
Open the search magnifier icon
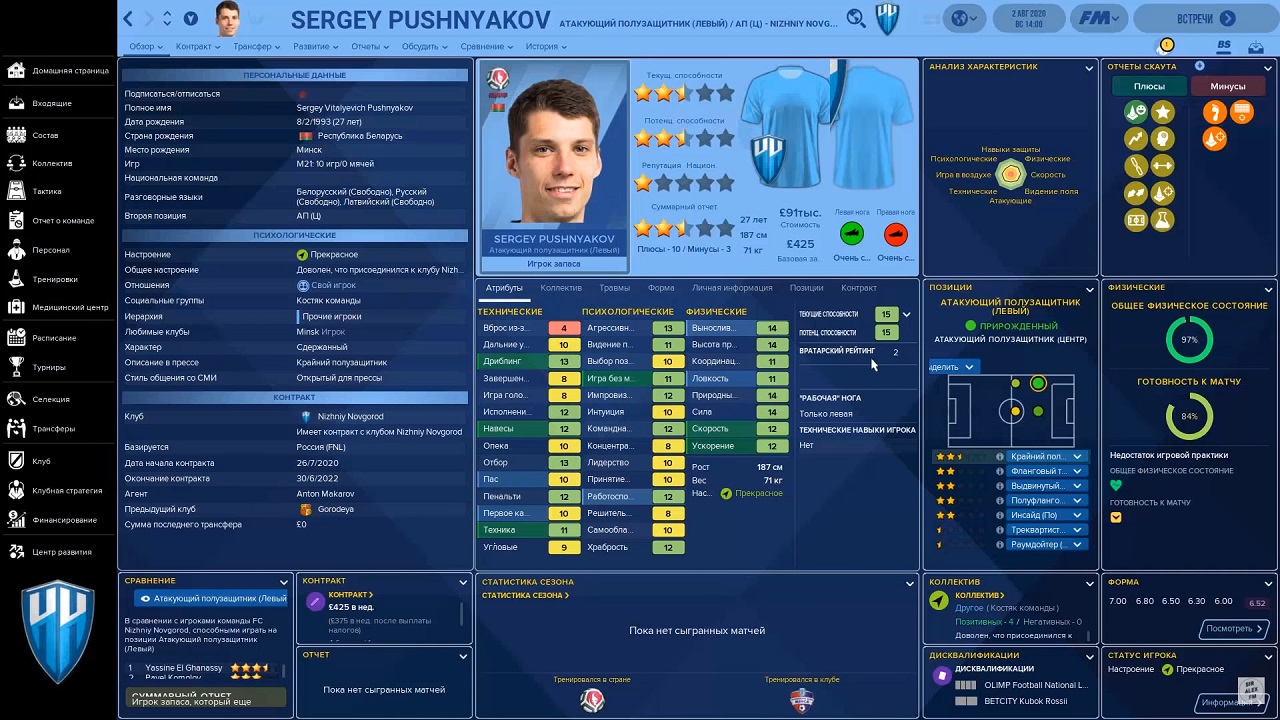point(855,18)
